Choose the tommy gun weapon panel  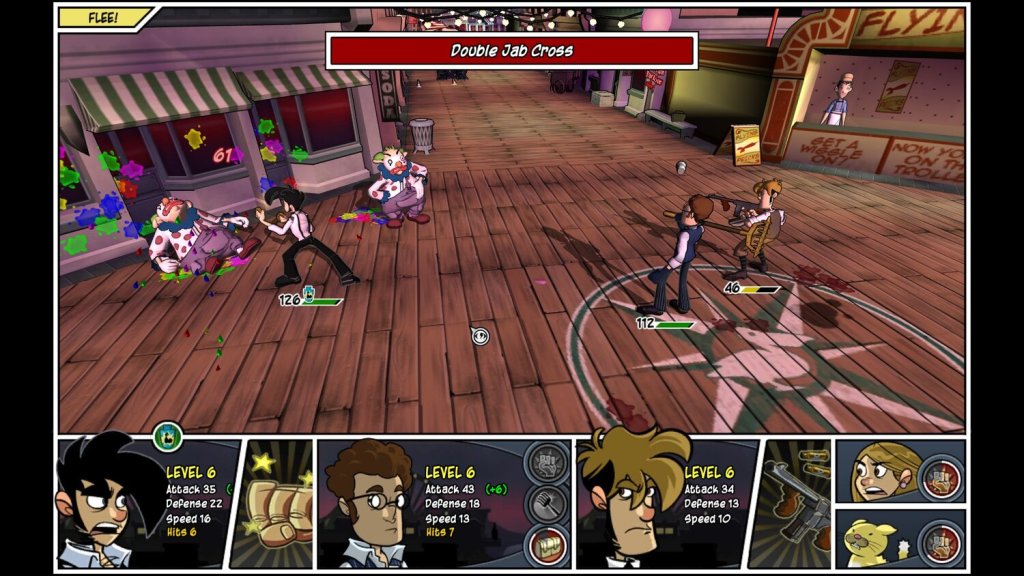(796, 505)
